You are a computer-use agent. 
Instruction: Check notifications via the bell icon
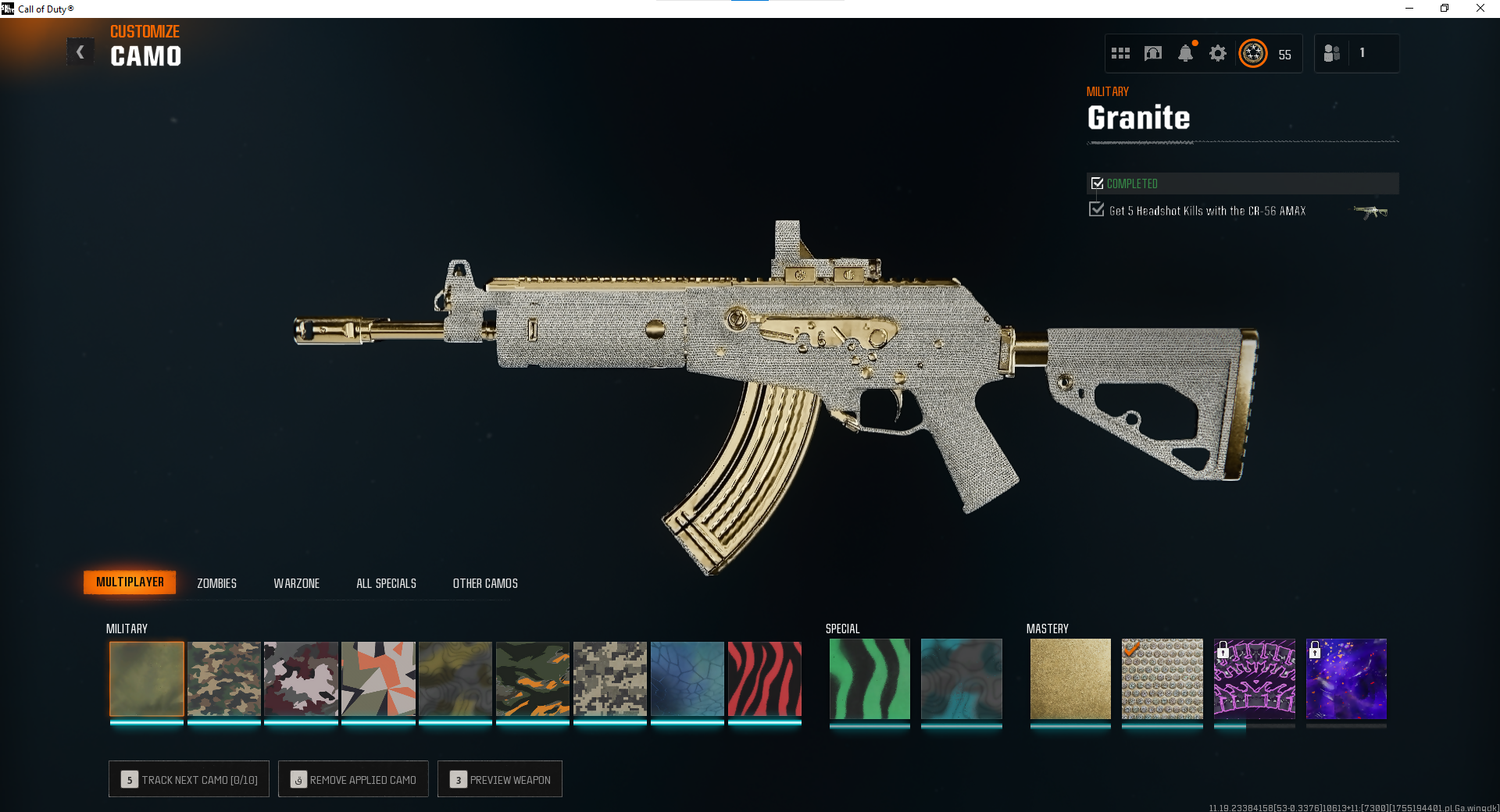(x=1185, y=53)
